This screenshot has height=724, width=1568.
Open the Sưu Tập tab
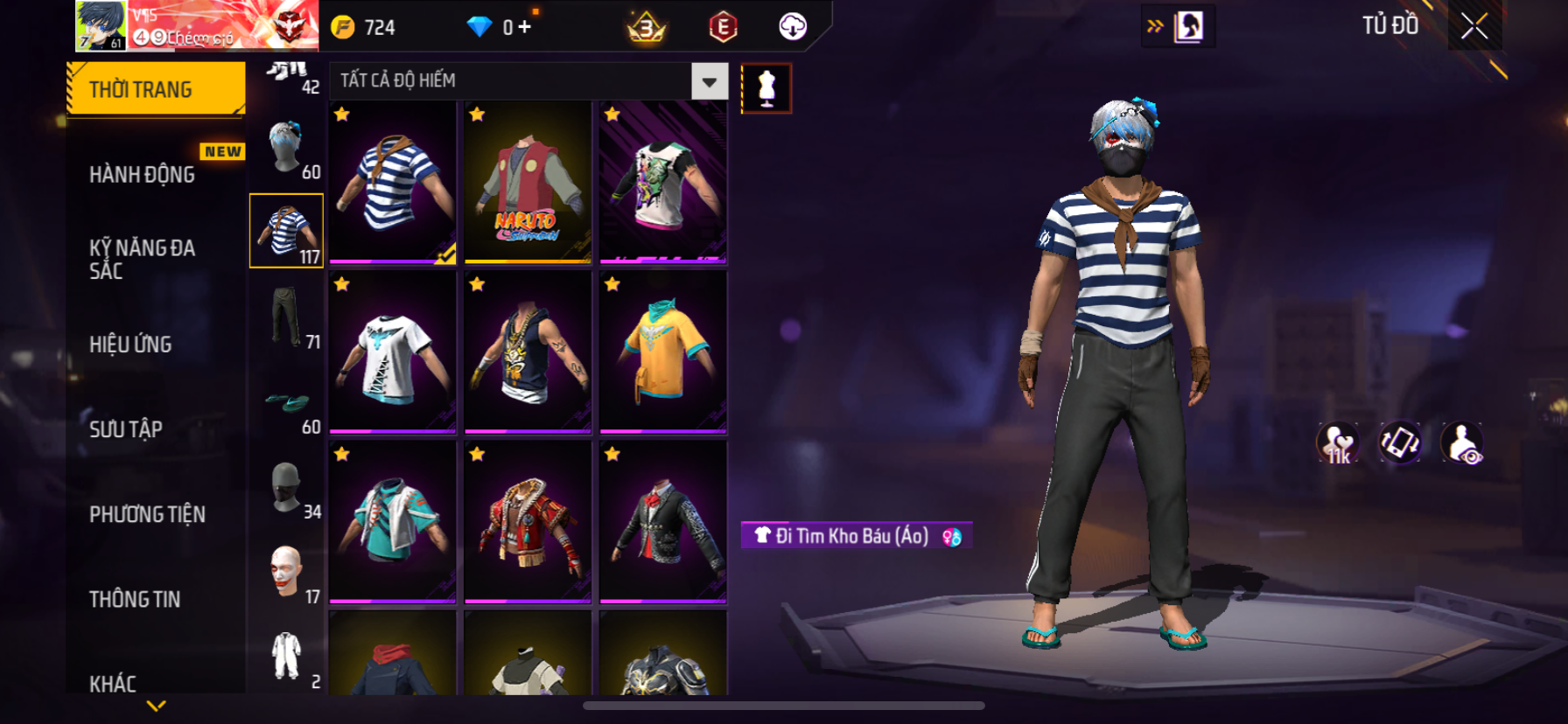click(x=126, y=429)
